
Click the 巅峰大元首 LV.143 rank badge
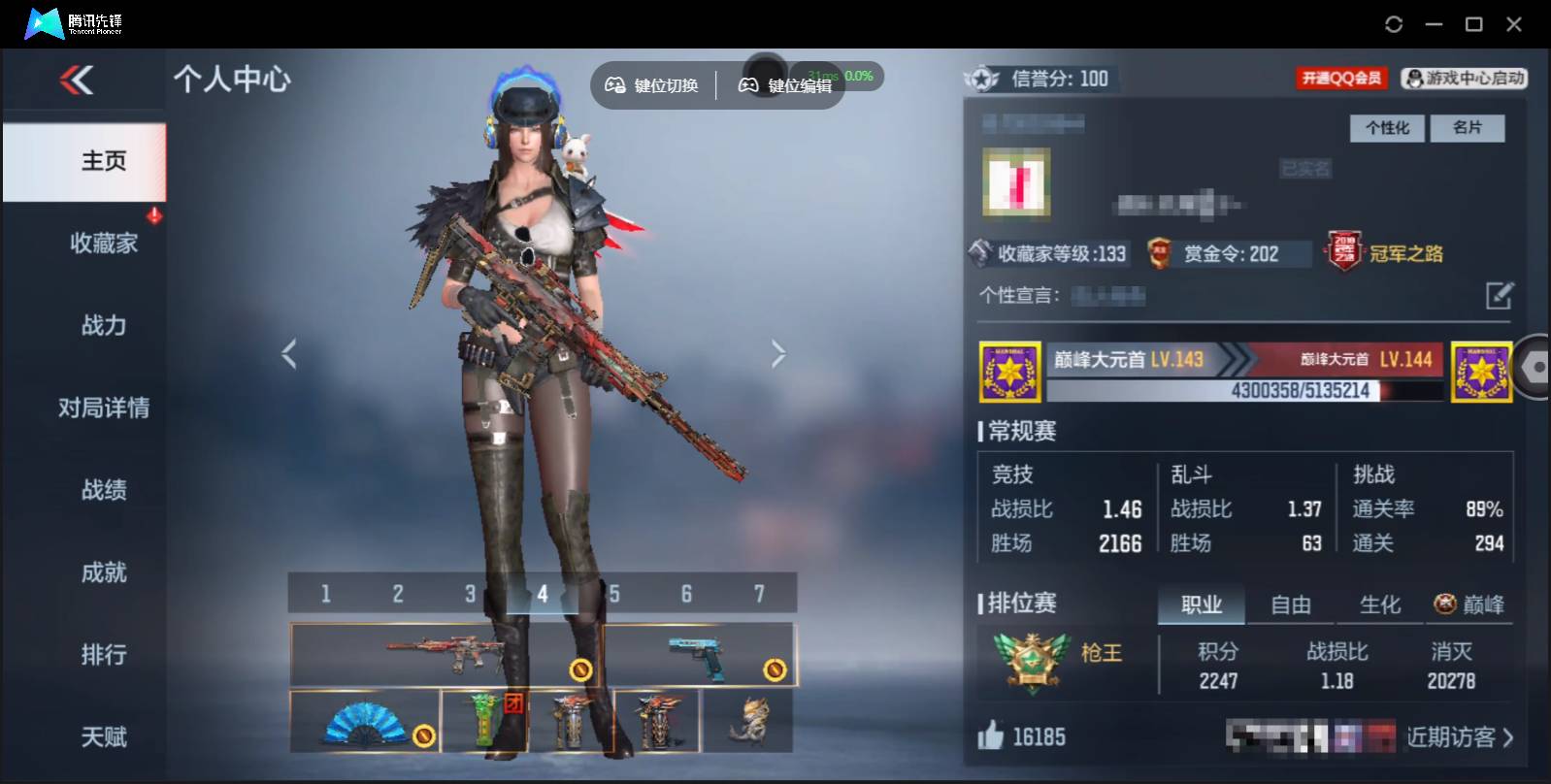(x=1009, y=372)
